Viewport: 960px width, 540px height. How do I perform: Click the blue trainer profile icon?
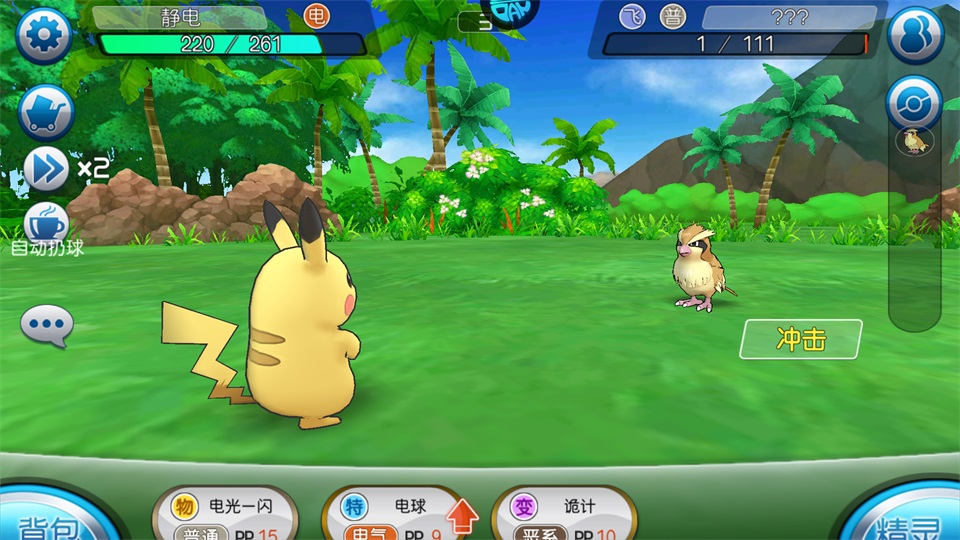(915, 35)
